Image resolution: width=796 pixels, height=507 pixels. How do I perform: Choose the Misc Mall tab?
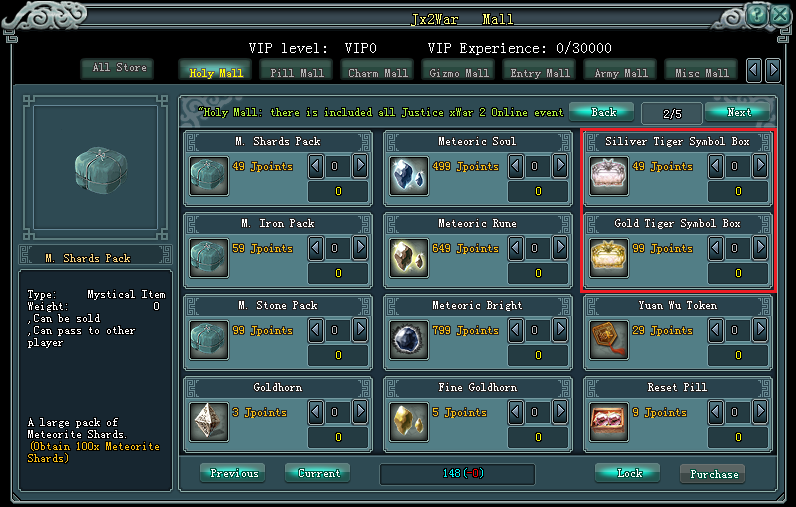(701, 72)
